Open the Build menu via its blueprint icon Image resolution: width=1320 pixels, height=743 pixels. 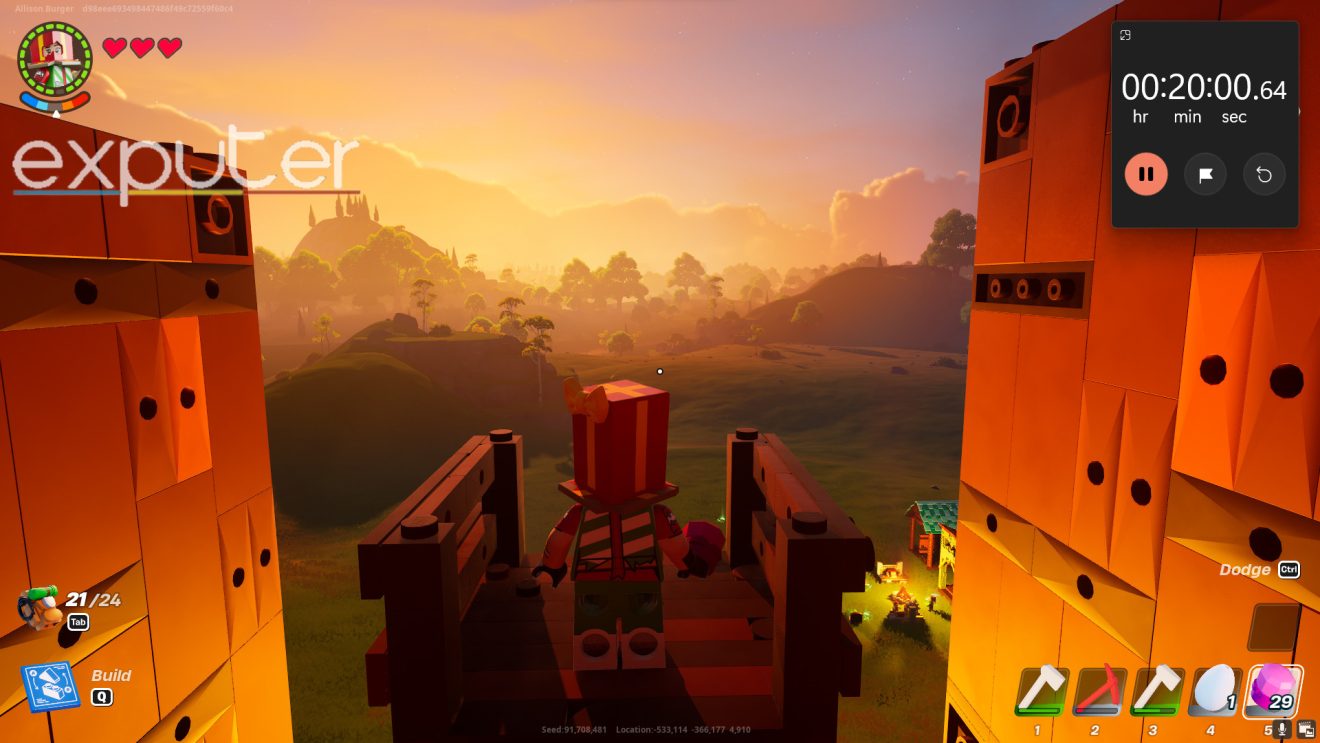(x=48, y=685)
